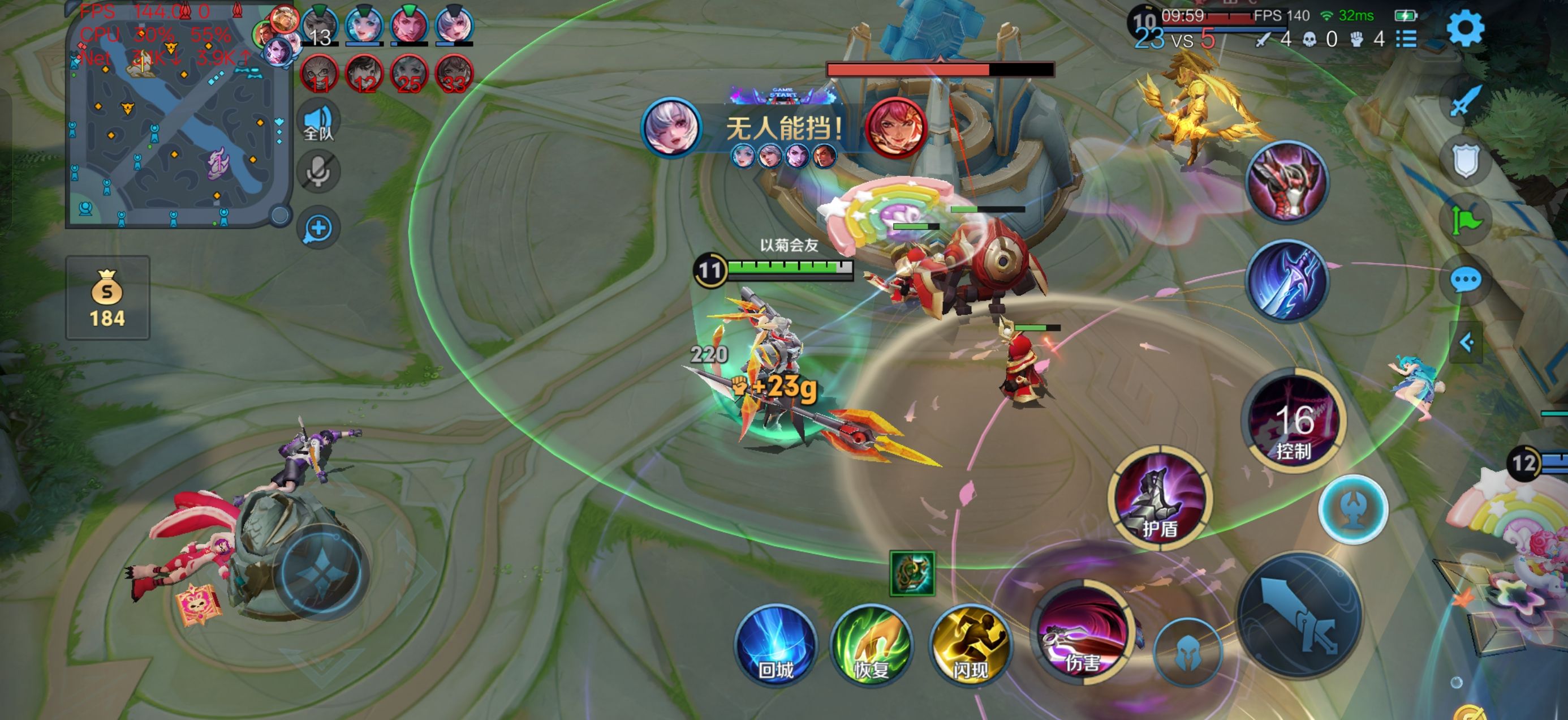The height and width of the screenshot is (720, 1568).
Task: Collapse the right-side signal panel arrow
Action: coord(1466,342)
